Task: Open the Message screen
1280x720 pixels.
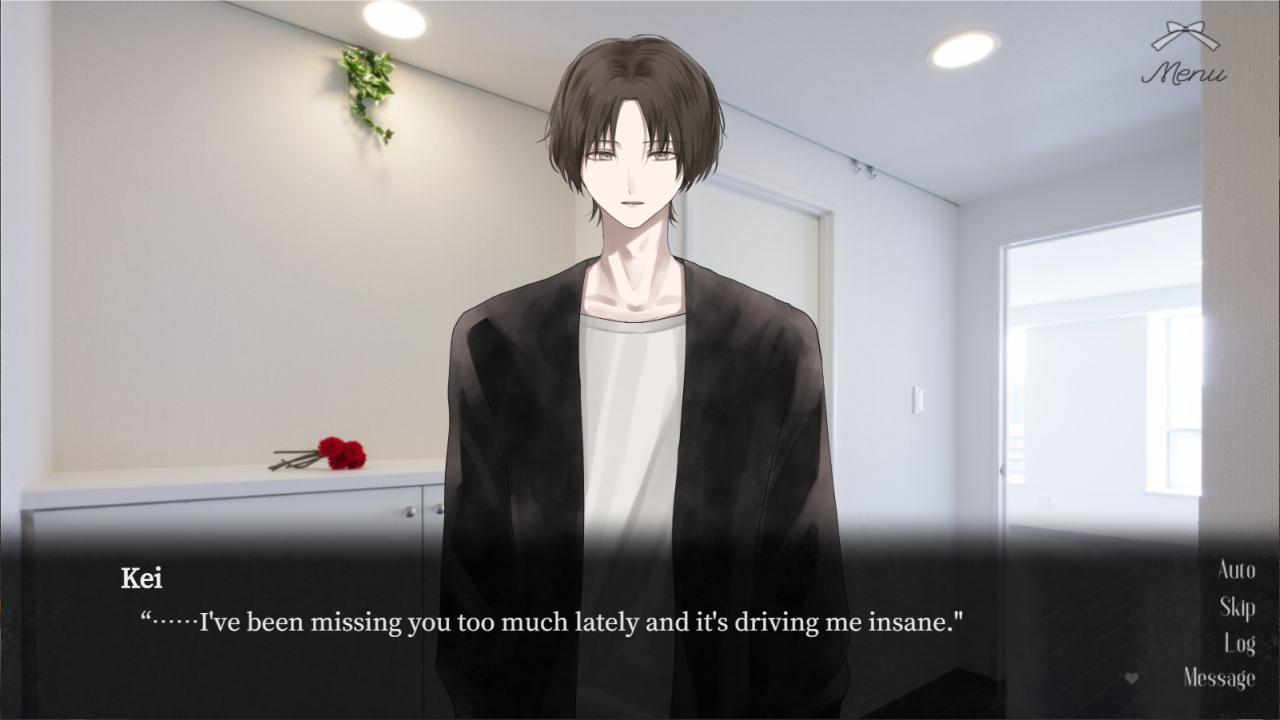Action: coord(1222,678)
